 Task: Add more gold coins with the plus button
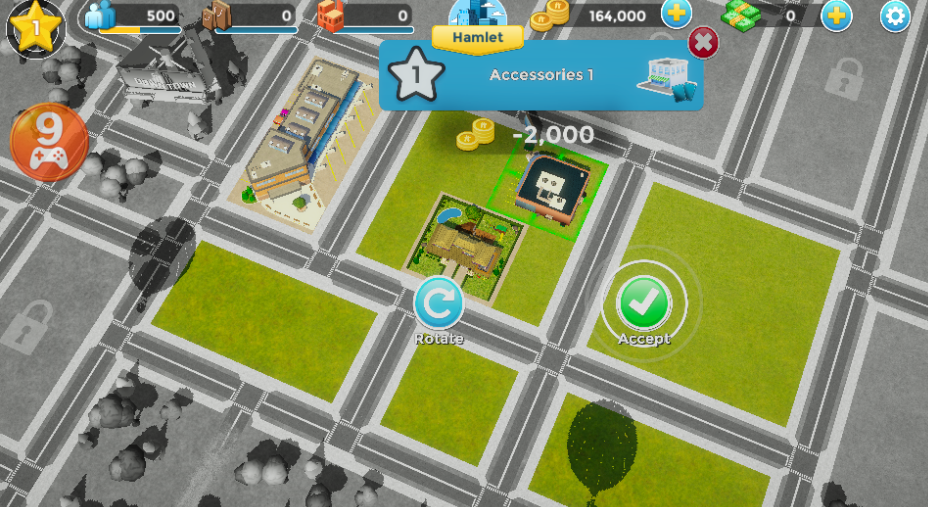pyautogui.click(x=677, y=15)
